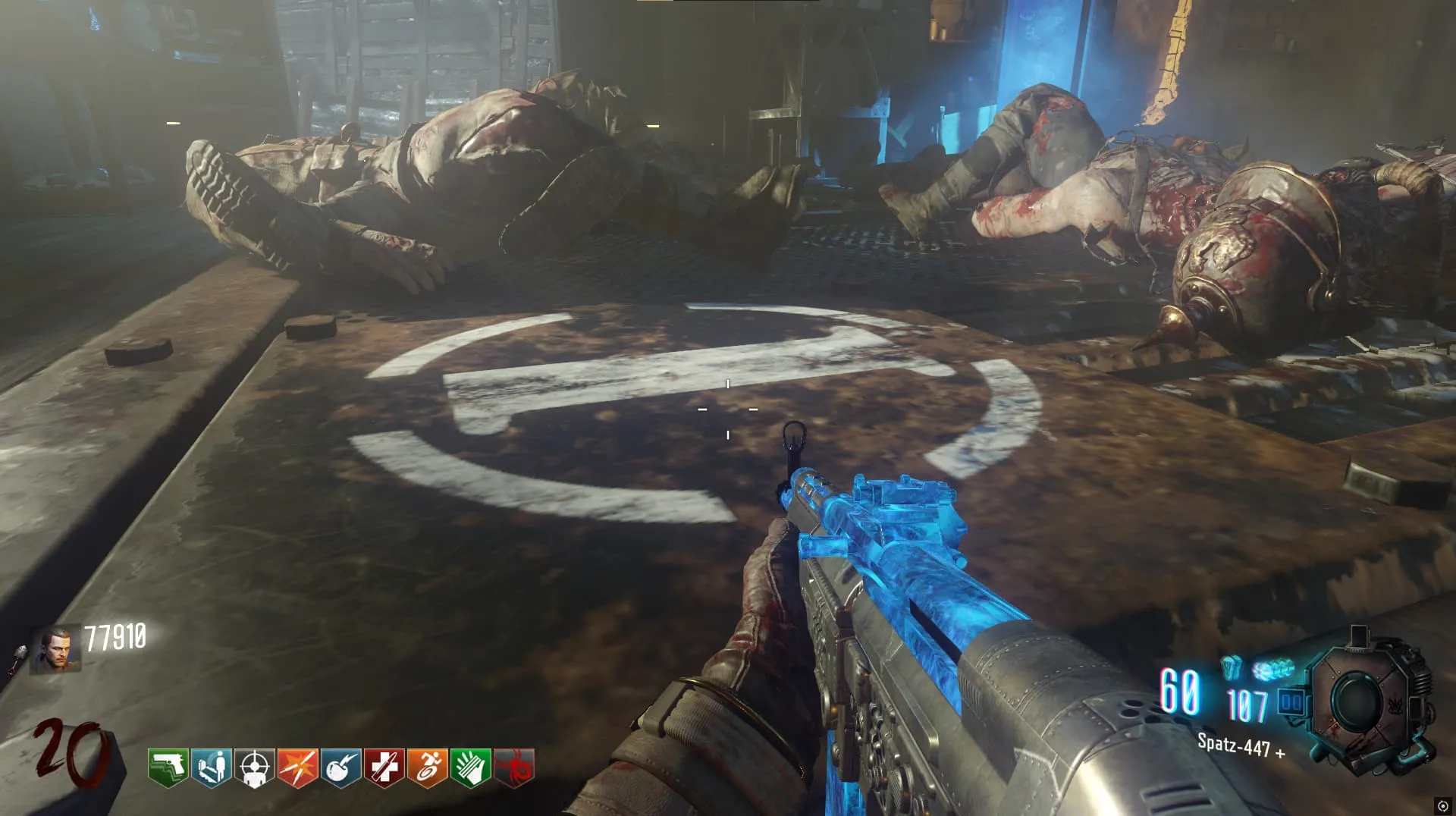Choose the Deadshot Daiquiri crosshair perk
The height and width of the screenshot is (816, 1456).
pyautogui.click(x=254, y=767)
